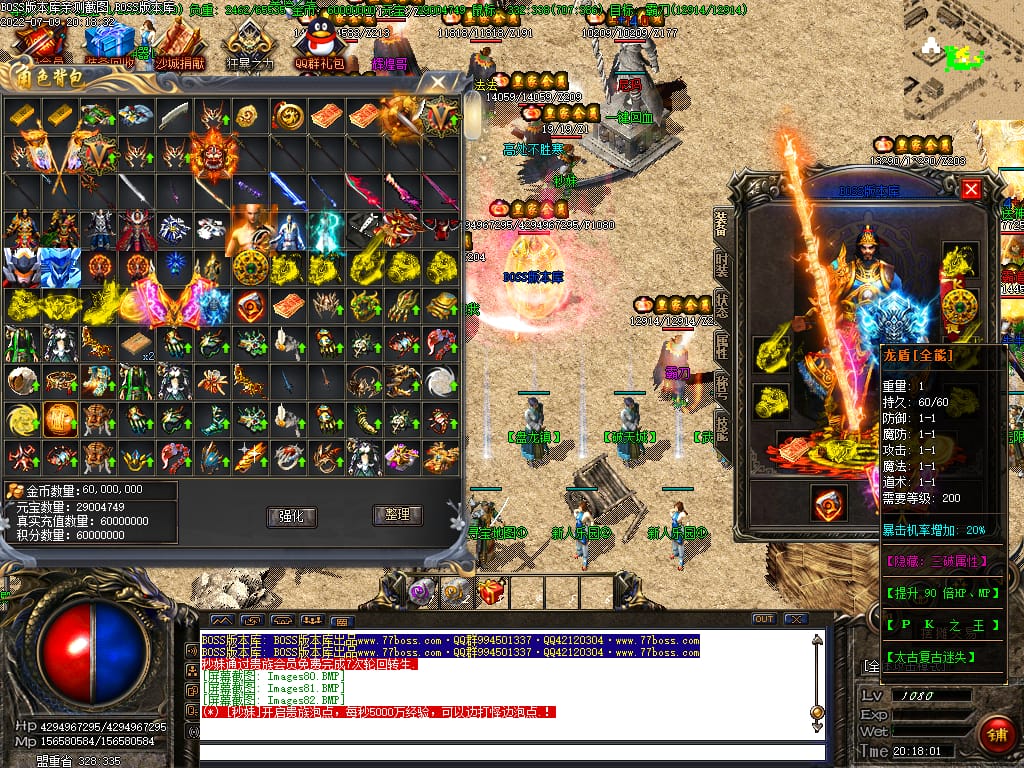
Task: Click the OUT button above chat
Action: (x=764, y=619)
